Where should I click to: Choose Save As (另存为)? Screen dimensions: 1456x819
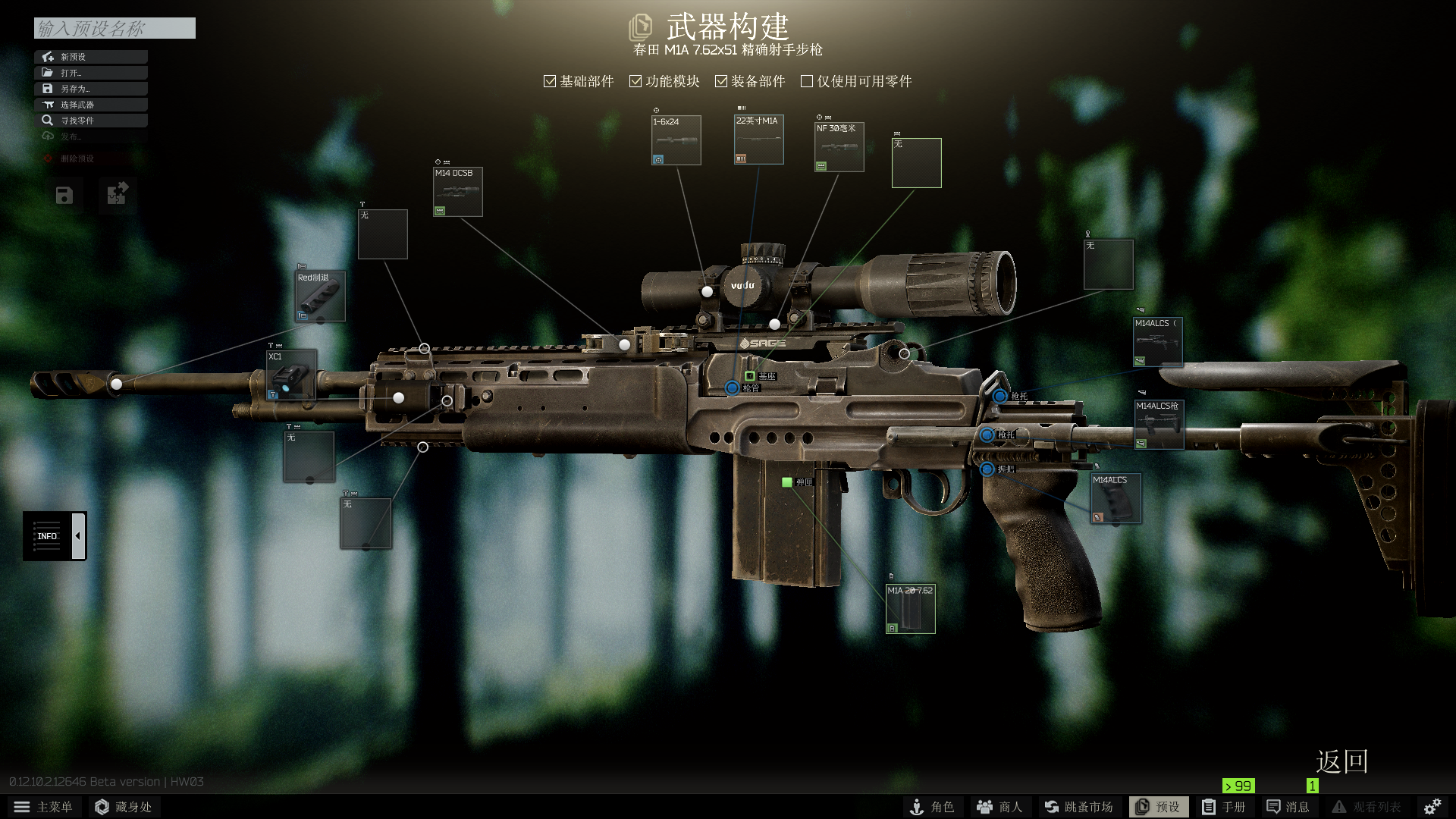(91, 89)
